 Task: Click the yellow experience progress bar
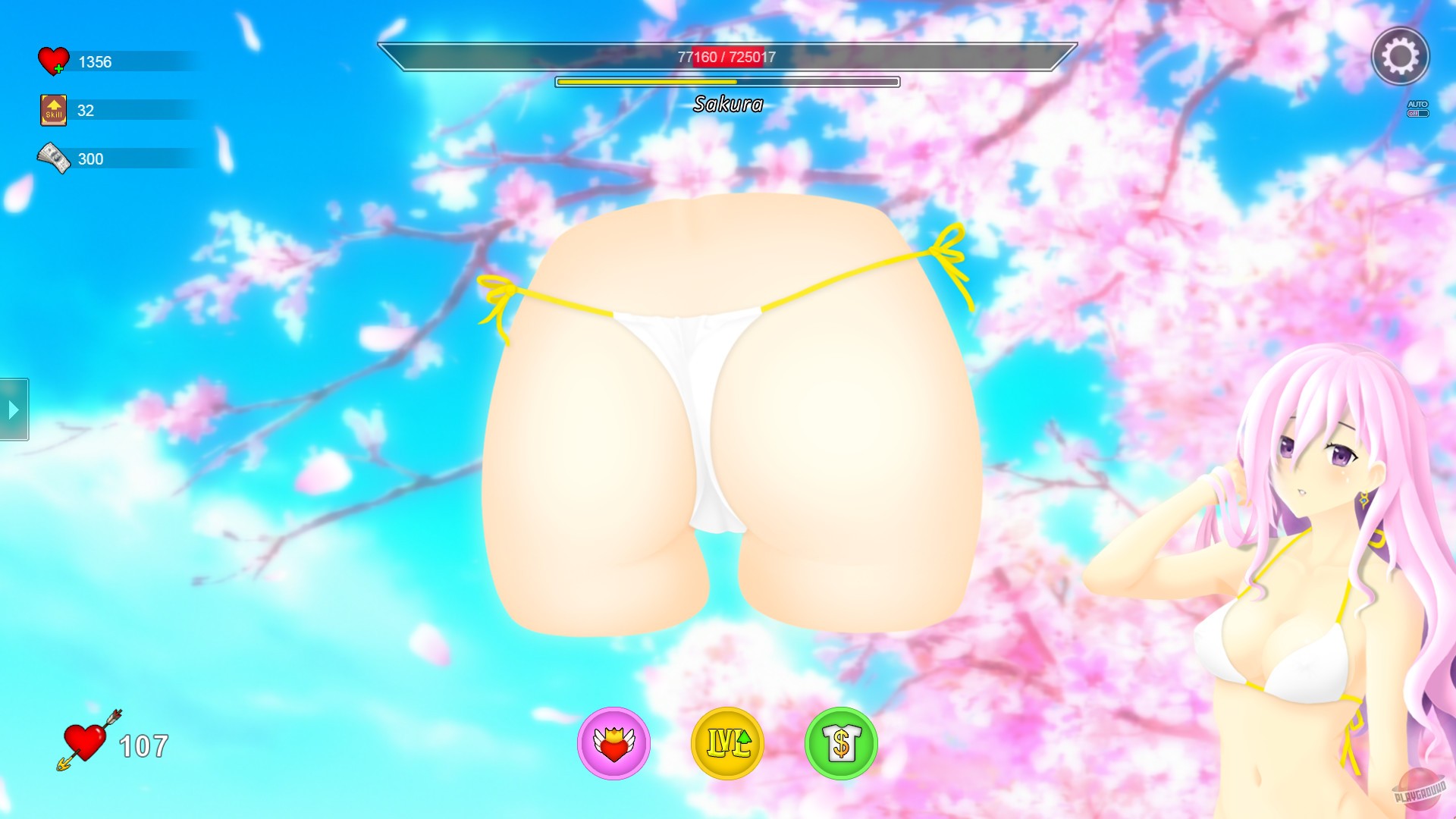tap(726, 80)
